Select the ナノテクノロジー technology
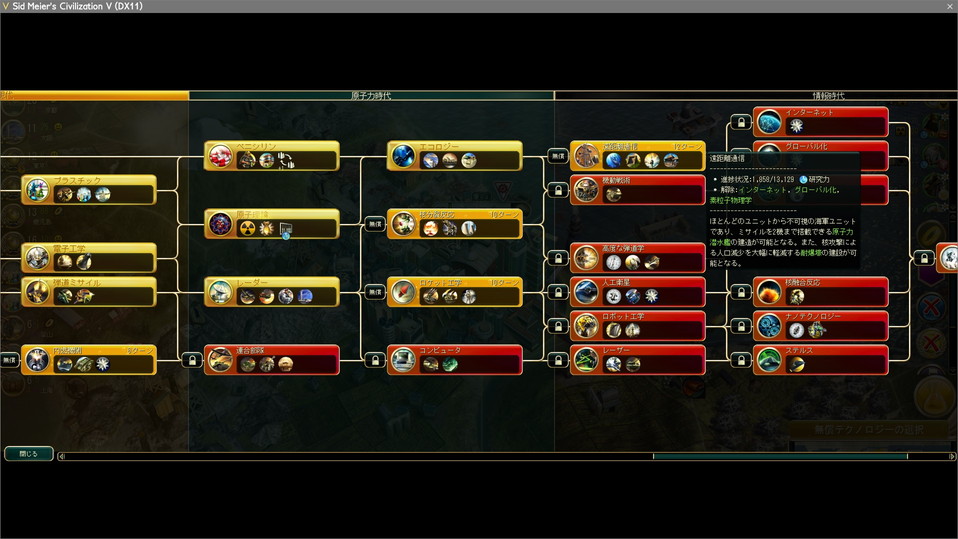Viewport: 958px width, 539px height. tap(821, 325)
